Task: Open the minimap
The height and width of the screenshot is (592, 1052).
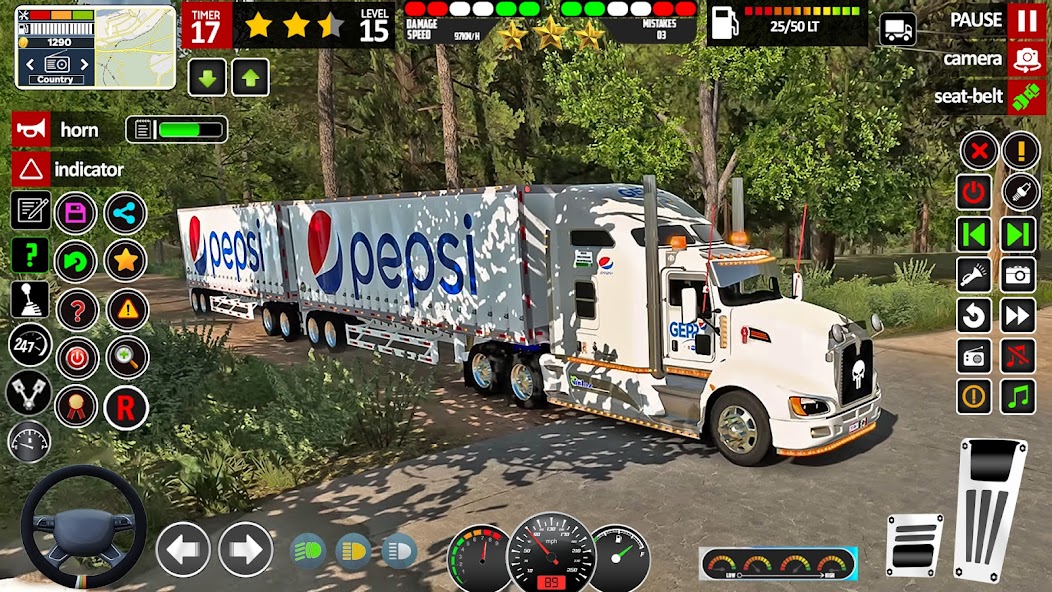Action: tap(95, 45)
